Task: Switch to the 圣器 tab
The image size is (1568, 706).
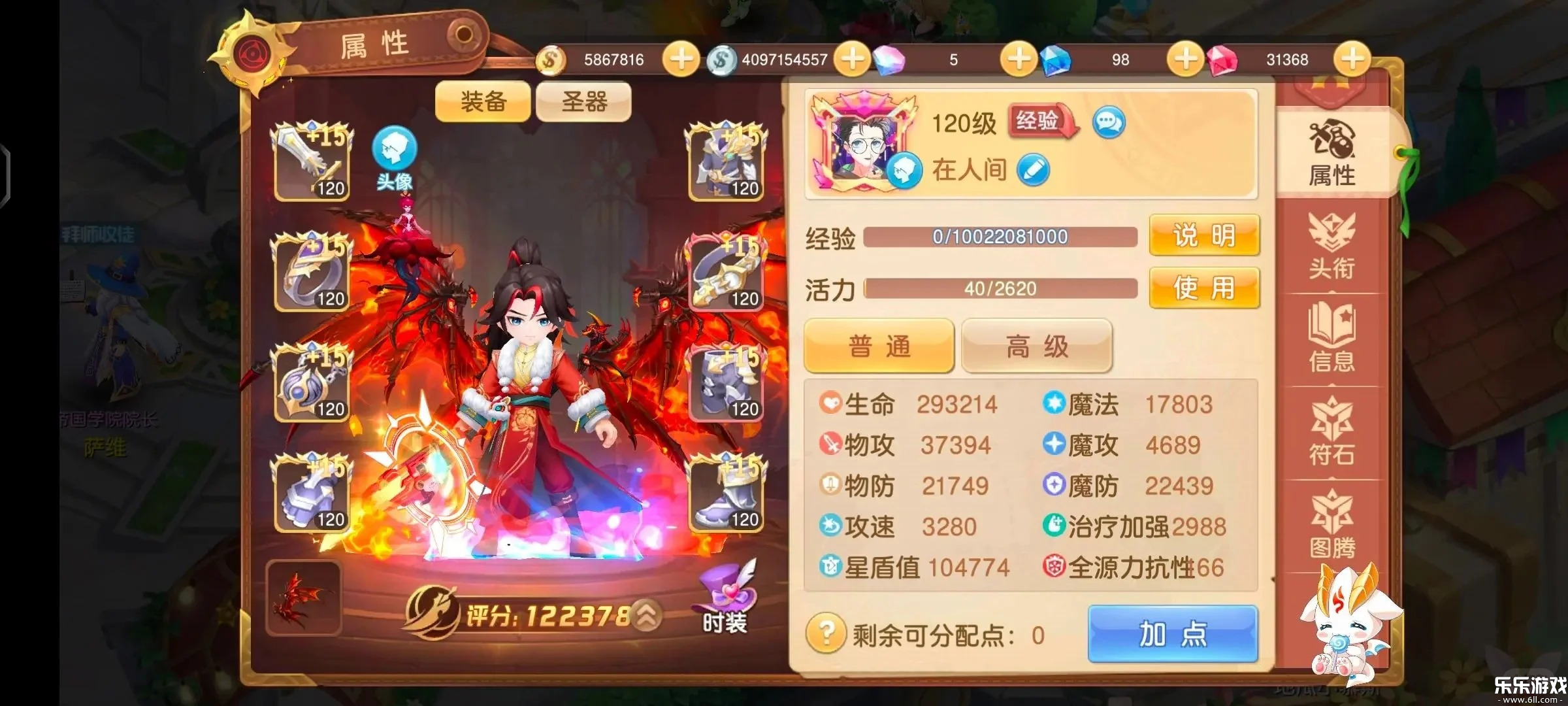Action: tap(583, 103)
